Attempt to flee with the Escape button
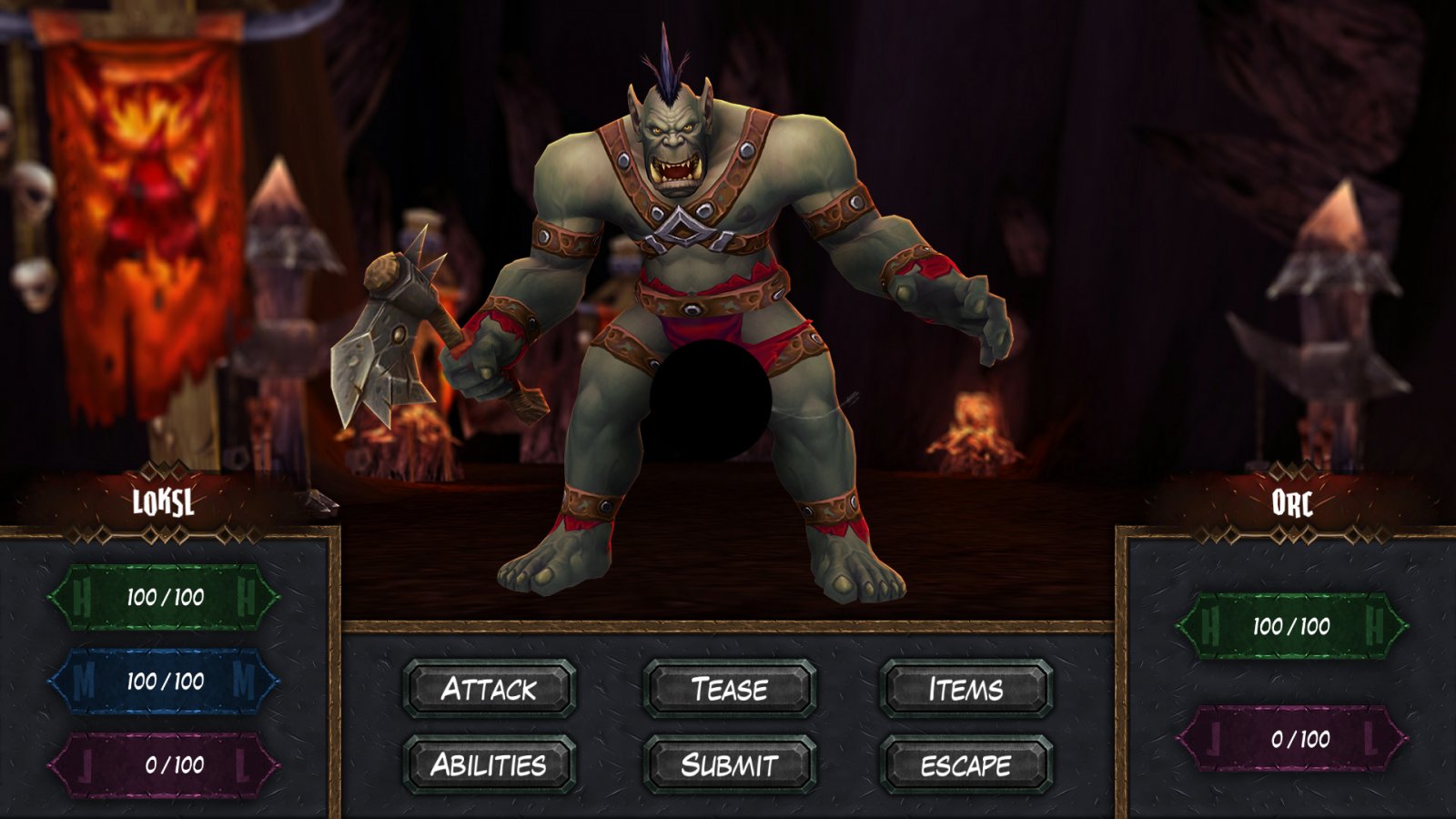The width and height of the screenshot is (1456, 819). point(966,765)
